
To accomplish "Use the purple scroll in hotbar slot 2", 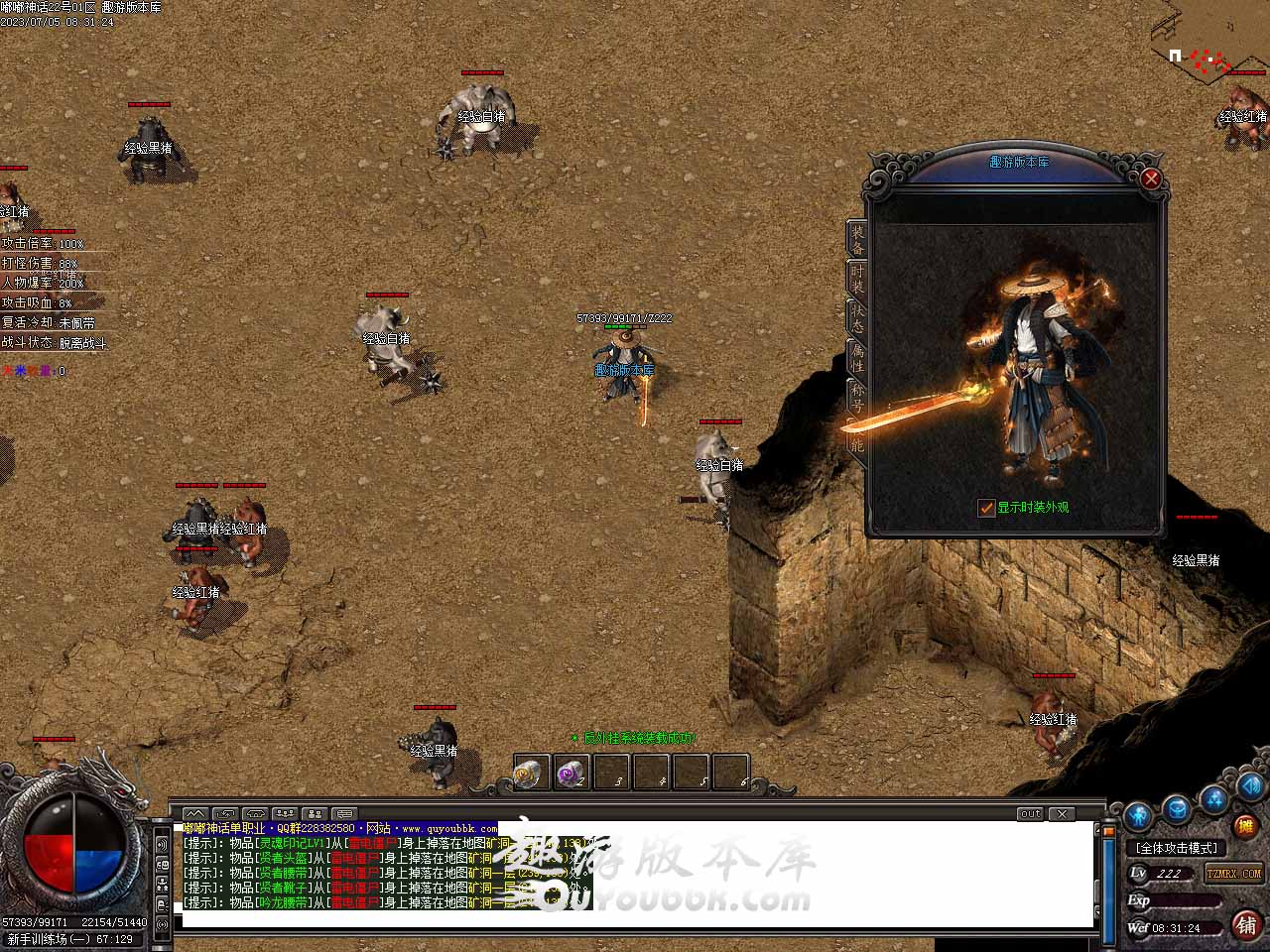I will click(x=570, y=773).
